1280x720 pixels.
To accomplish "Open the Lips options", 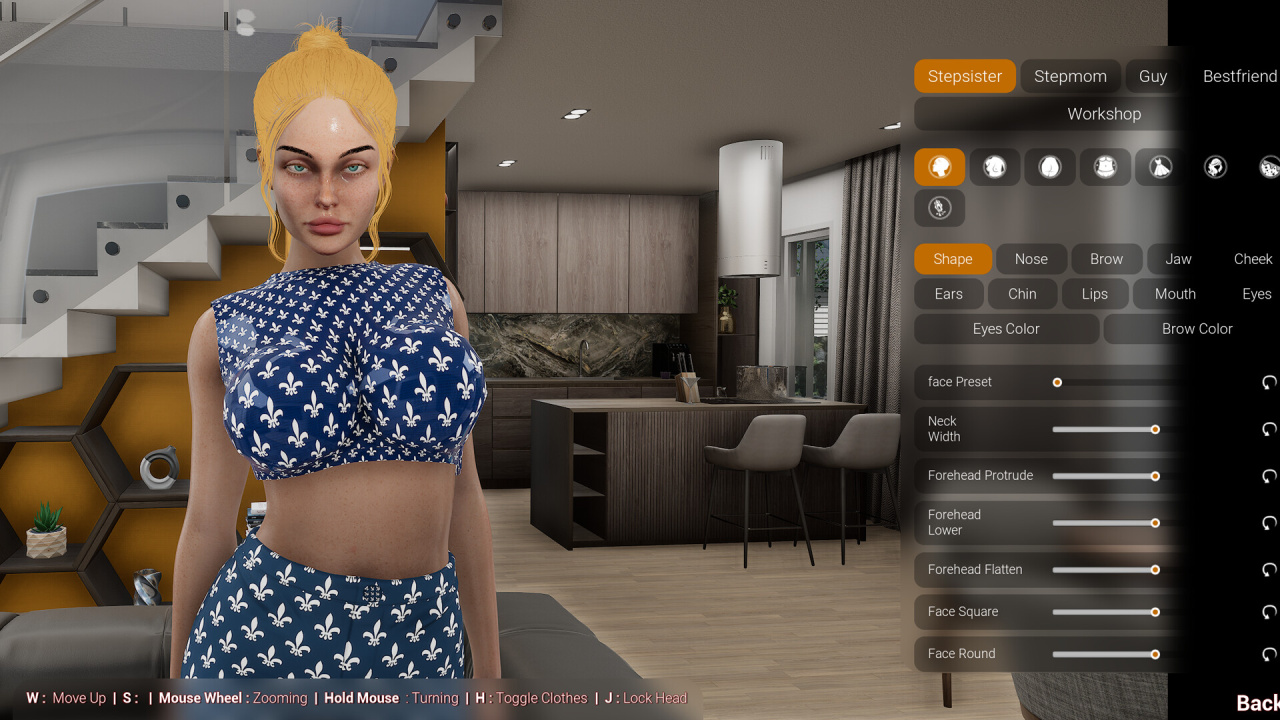I will pyautogui.click(x=1094, y=294).
